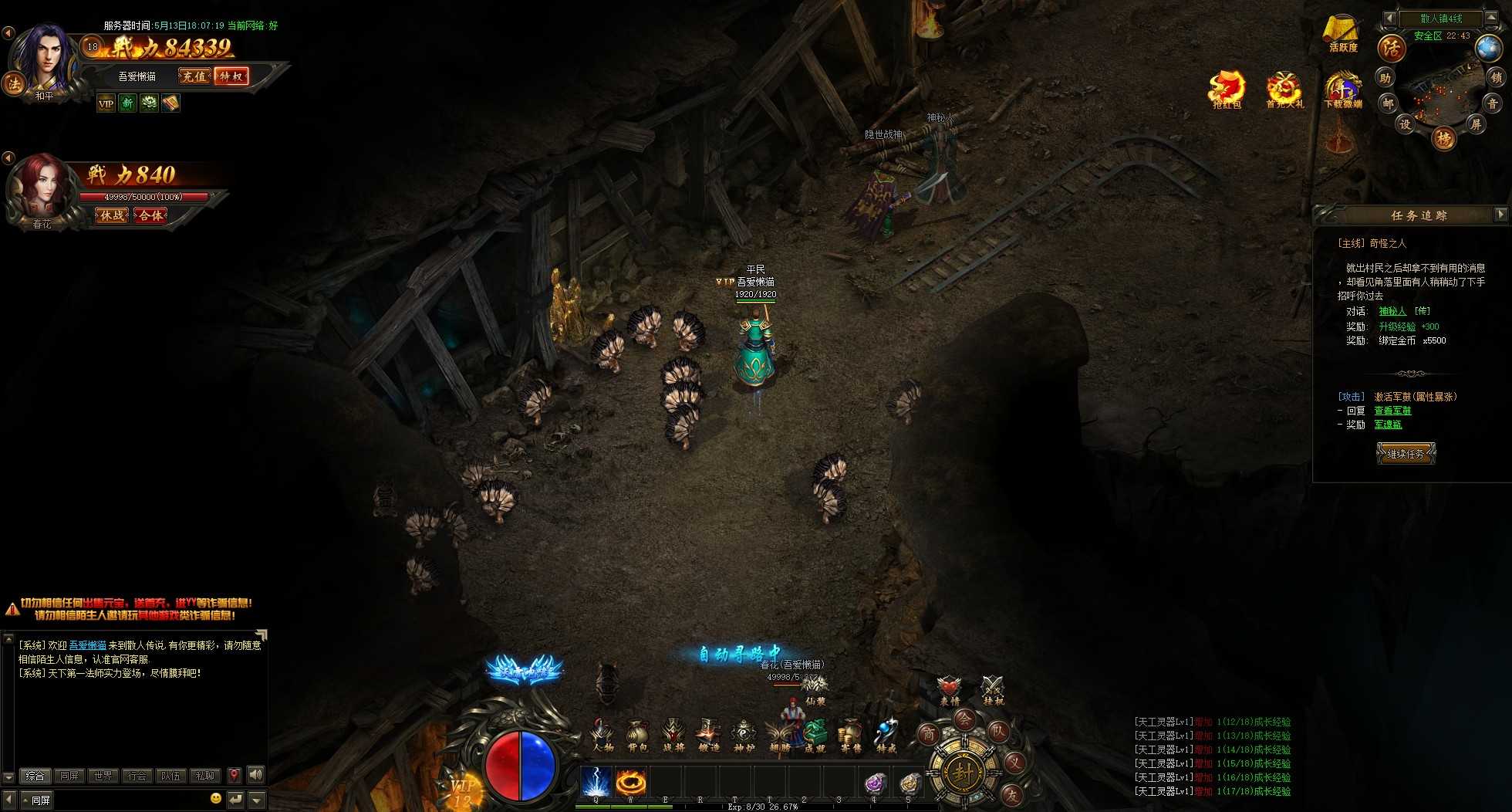Switch chat to the 私聊 private tab
1512x812 pixels.
pyautogui.click(x=205, y=776)
